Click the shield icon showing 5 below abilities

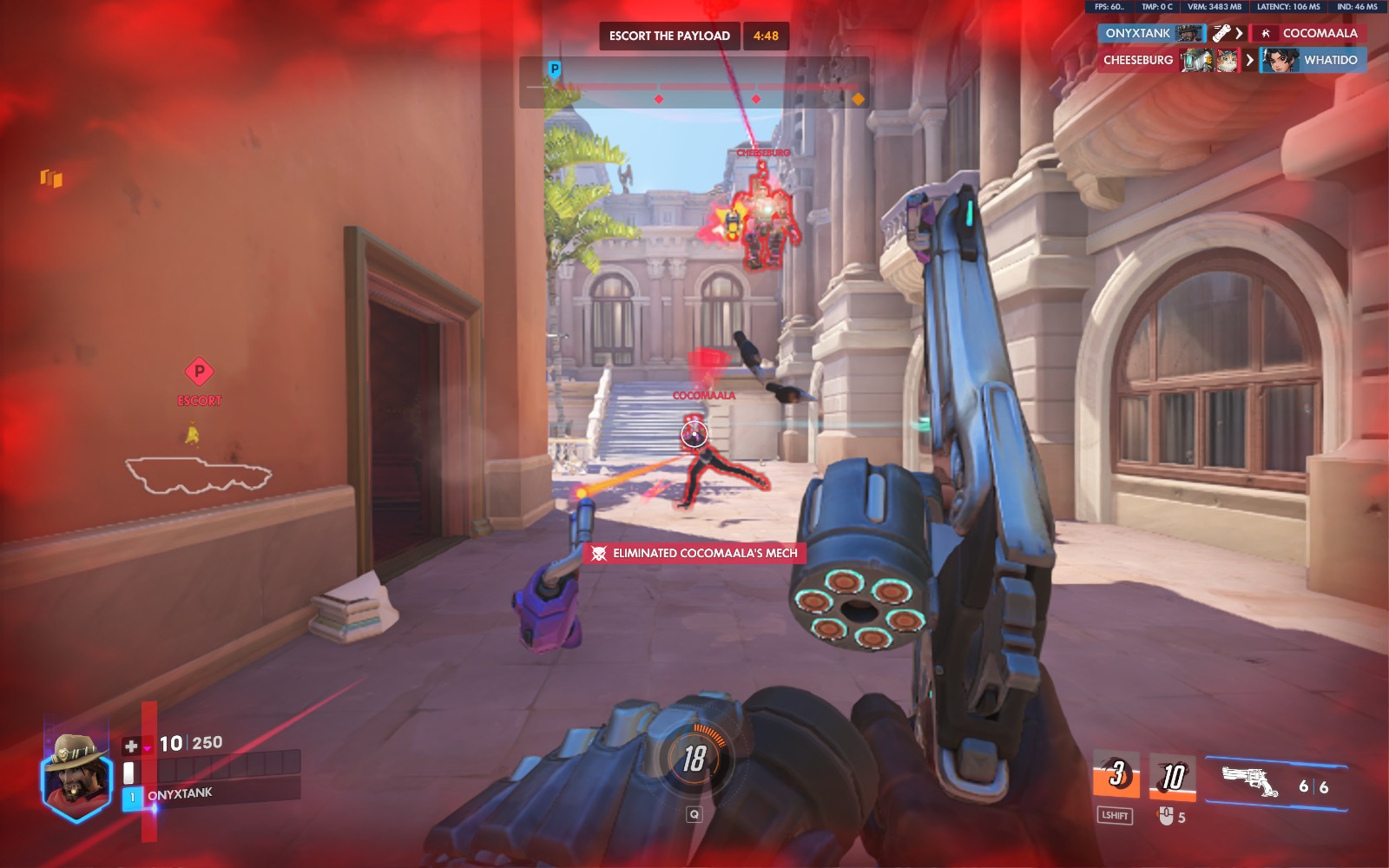(1165, 815)
